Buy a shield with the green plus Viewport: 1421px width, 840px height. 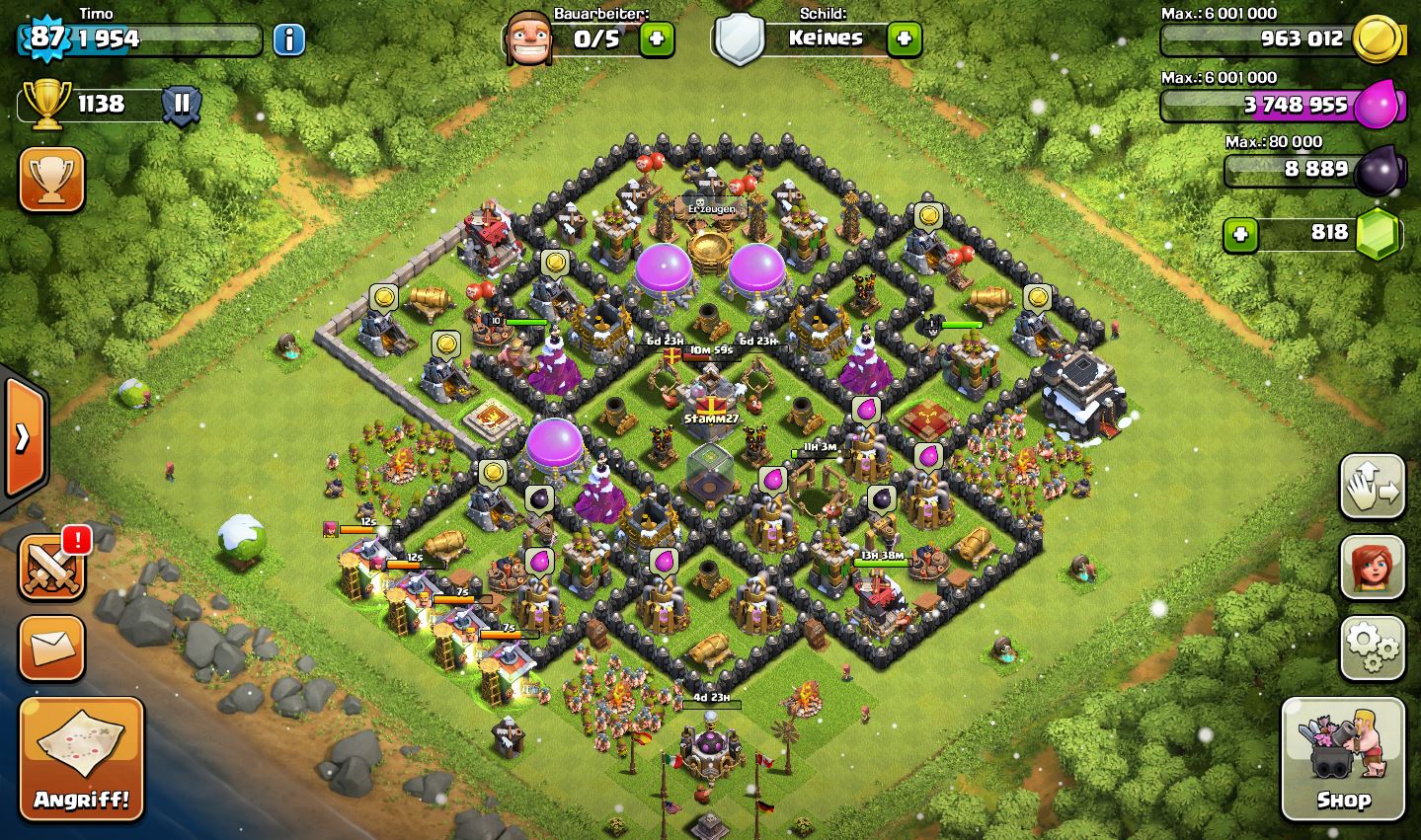(x=904, y=39)
